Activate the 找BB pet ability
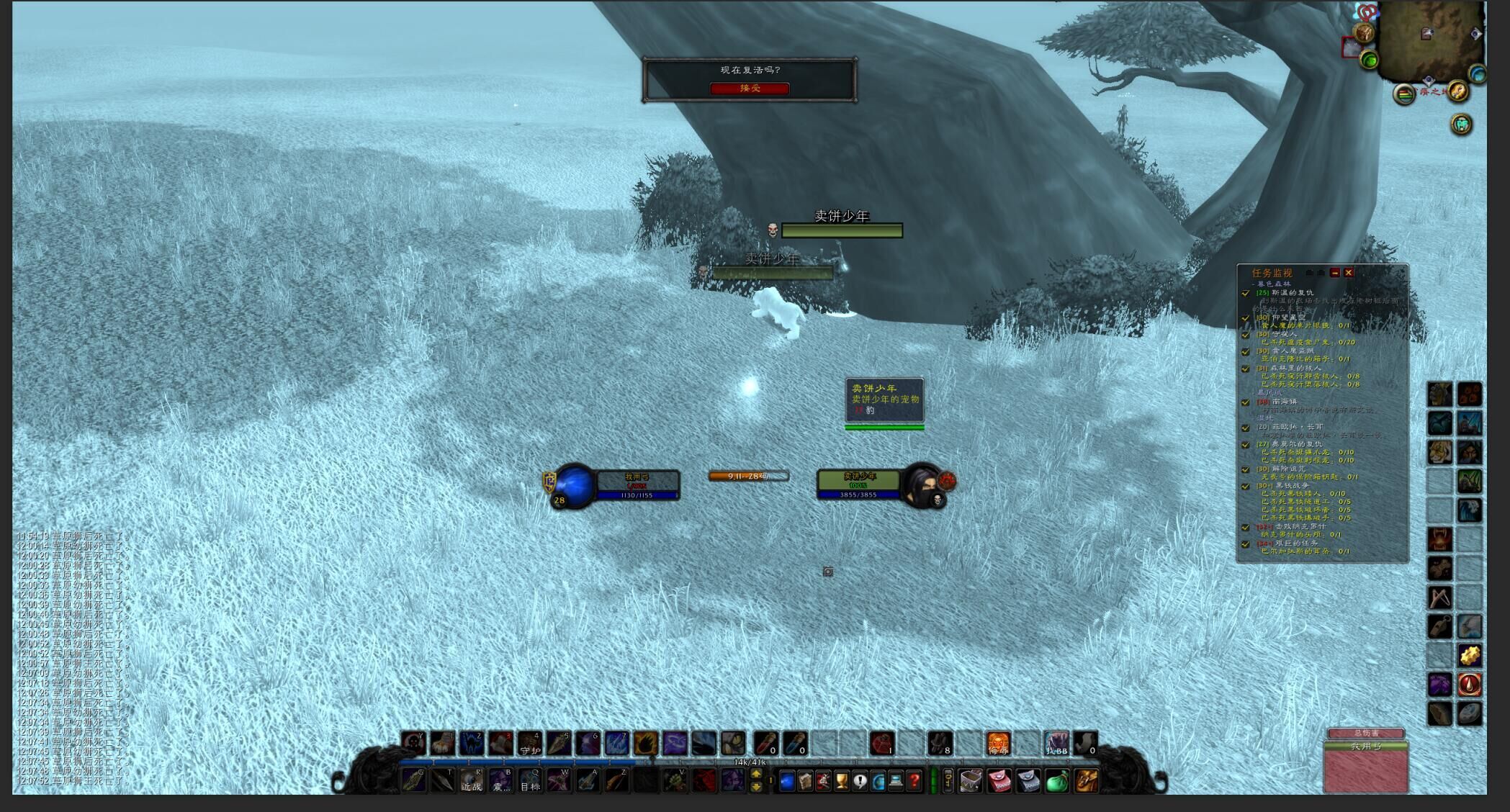 pyautogui.click(x=1056, y=743)
